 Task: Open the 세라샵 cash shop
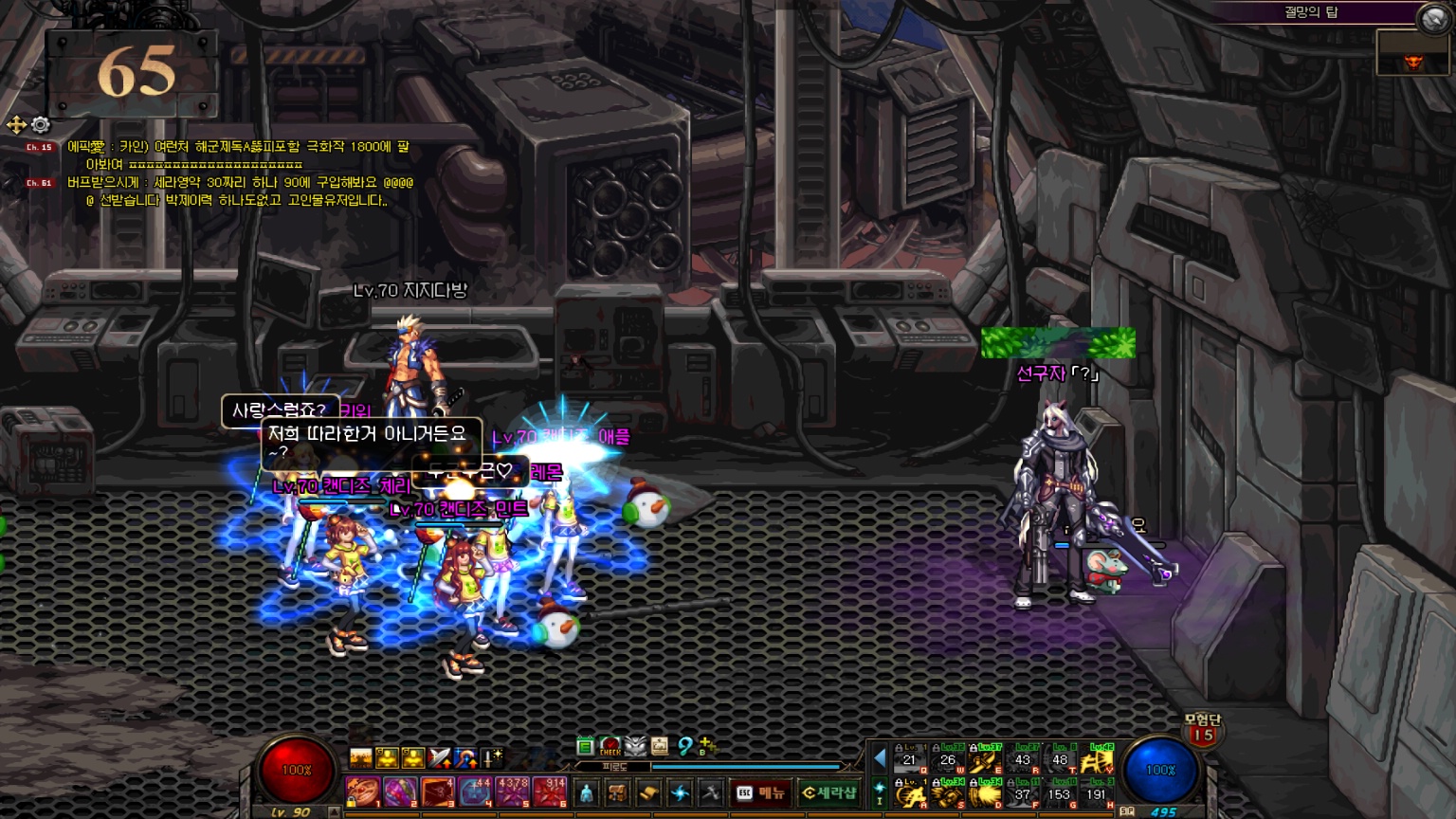click(x=828, y=792)
